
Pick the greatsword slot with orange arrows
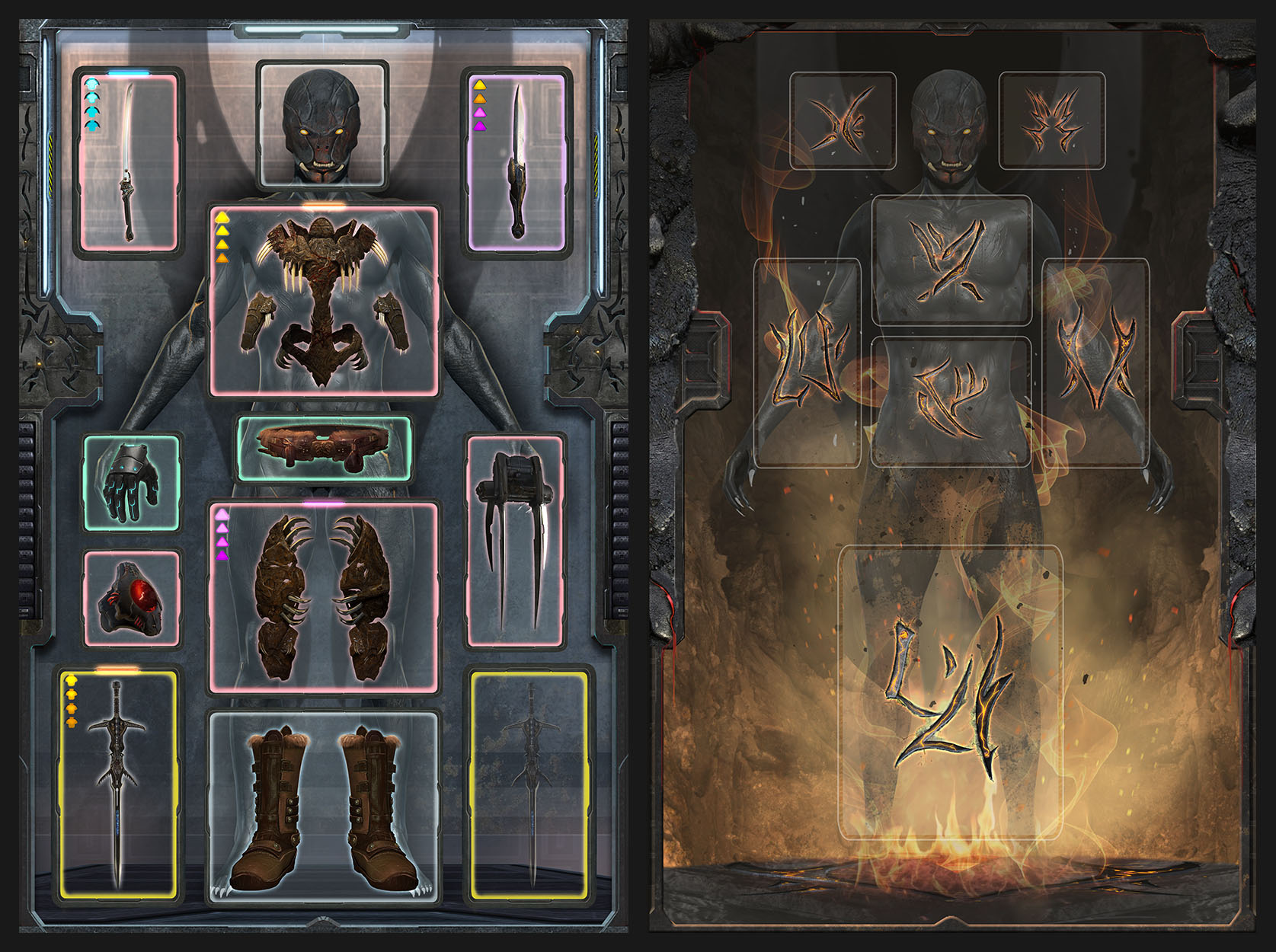117,784
